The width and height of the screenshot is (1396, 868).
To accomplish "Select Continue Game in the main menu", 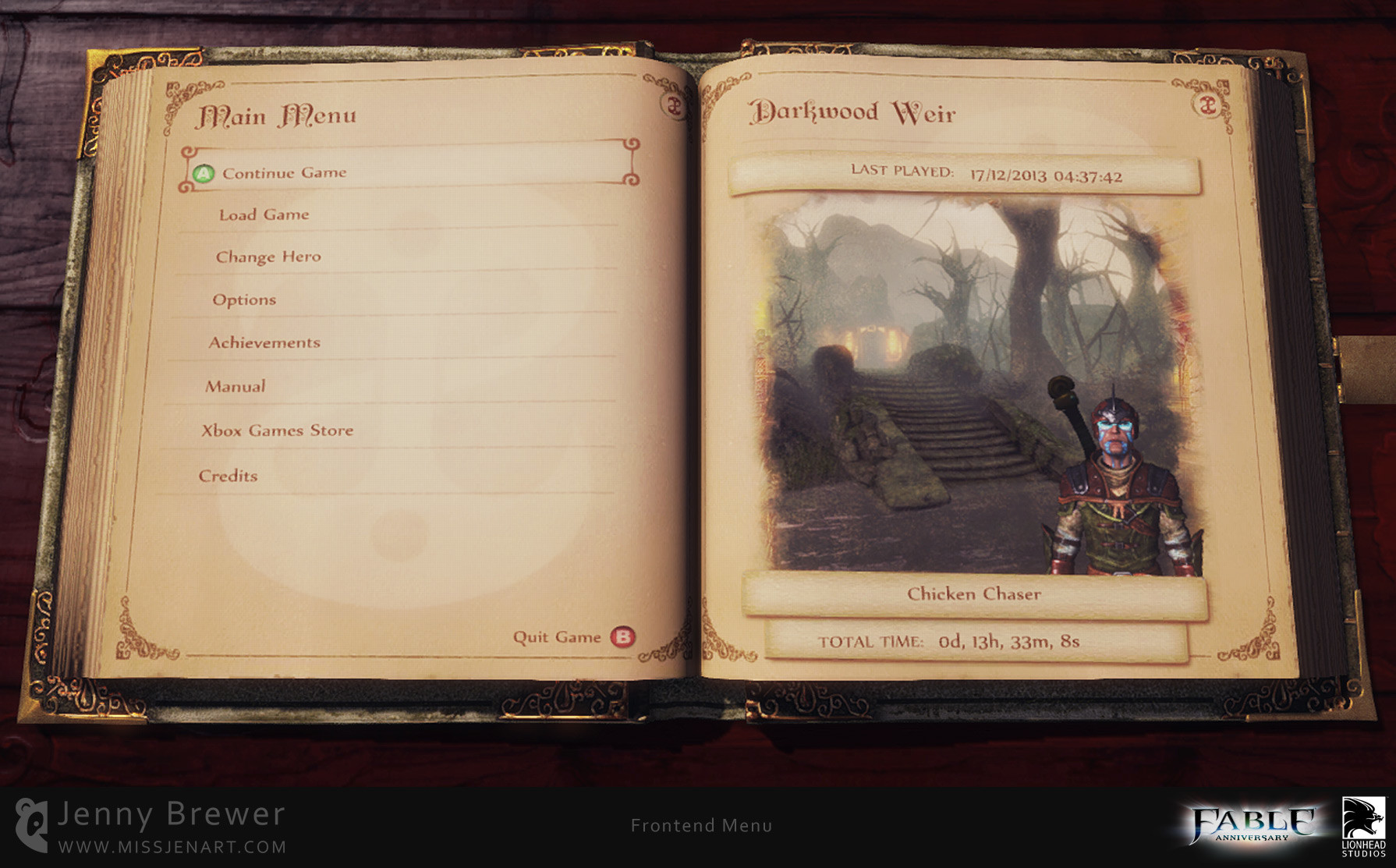I will pyautogui.click(x=285, y=173).
